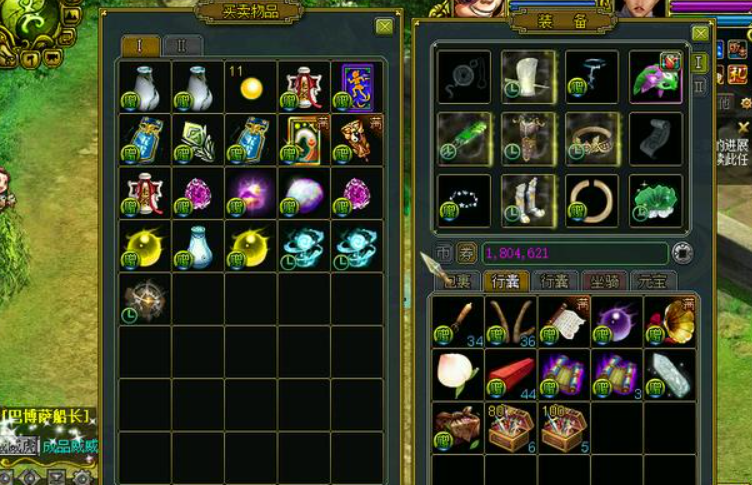Screen dimensions: 752x485
Task: Select the green-purple mask equipment slot
Action: pos(655,77)
